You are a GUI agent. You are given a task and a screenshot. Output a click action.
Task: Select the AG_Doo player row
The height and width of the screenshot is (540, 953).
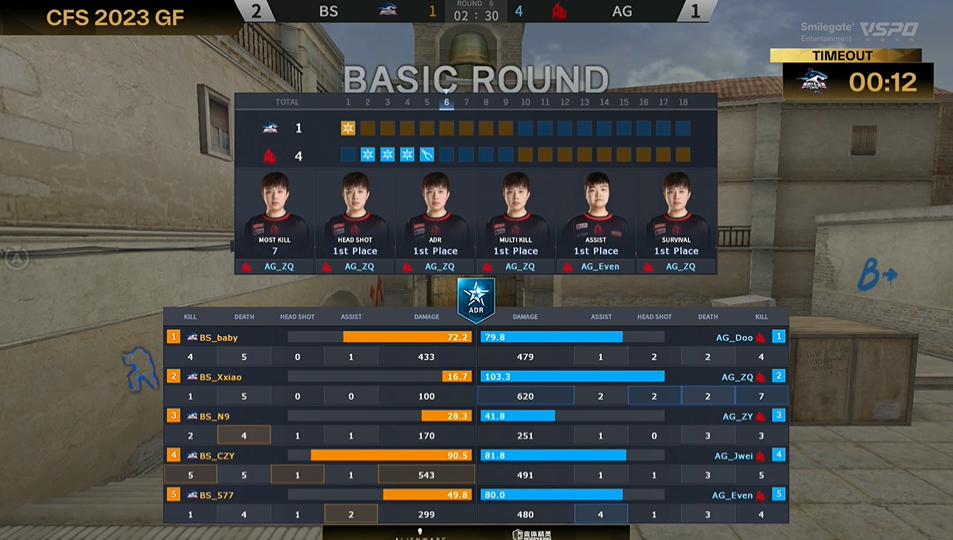click(x=734, y=338)
